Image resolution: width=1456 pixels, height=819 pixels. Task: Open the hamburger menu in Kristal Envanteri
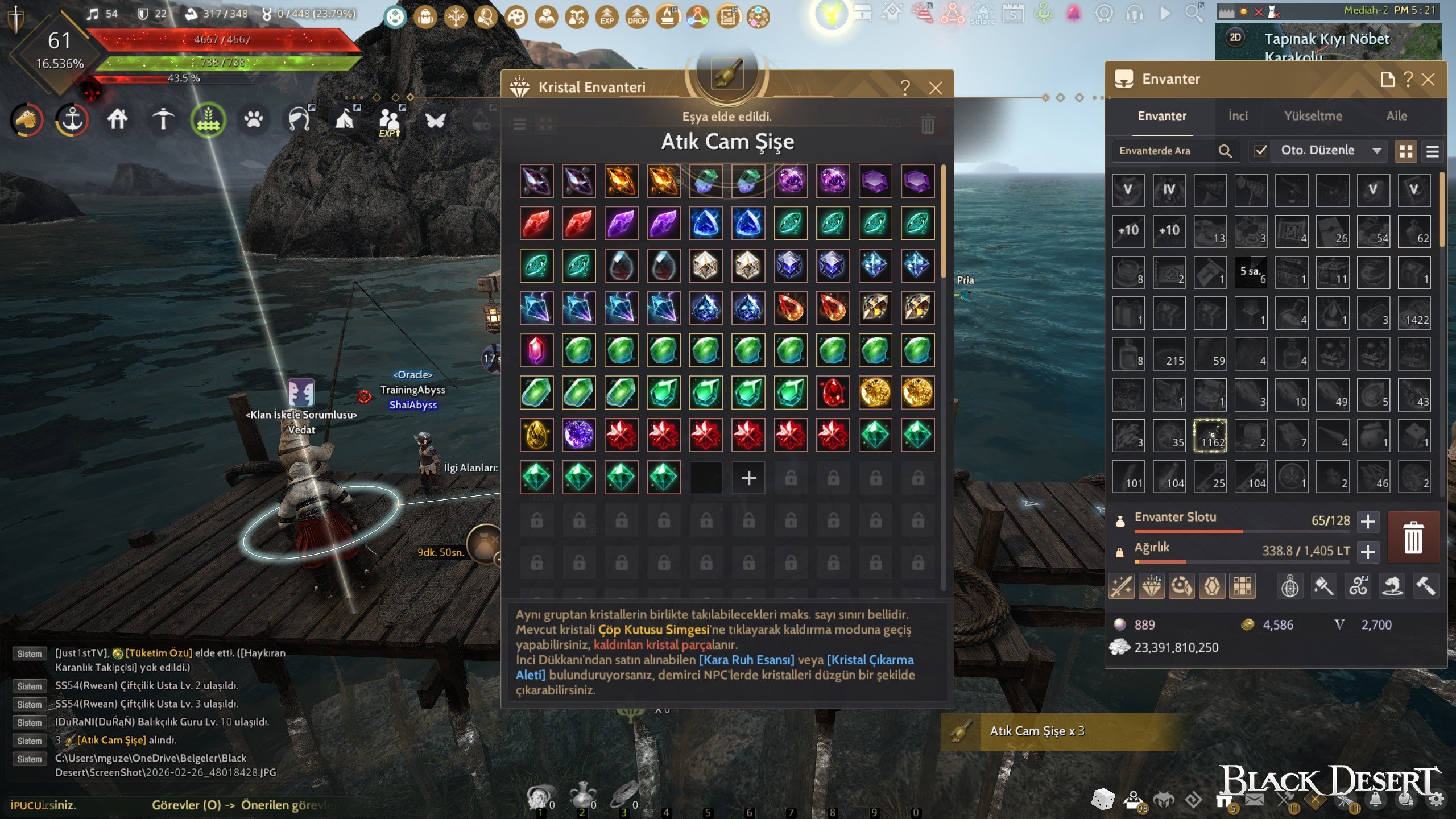[519, 124]
